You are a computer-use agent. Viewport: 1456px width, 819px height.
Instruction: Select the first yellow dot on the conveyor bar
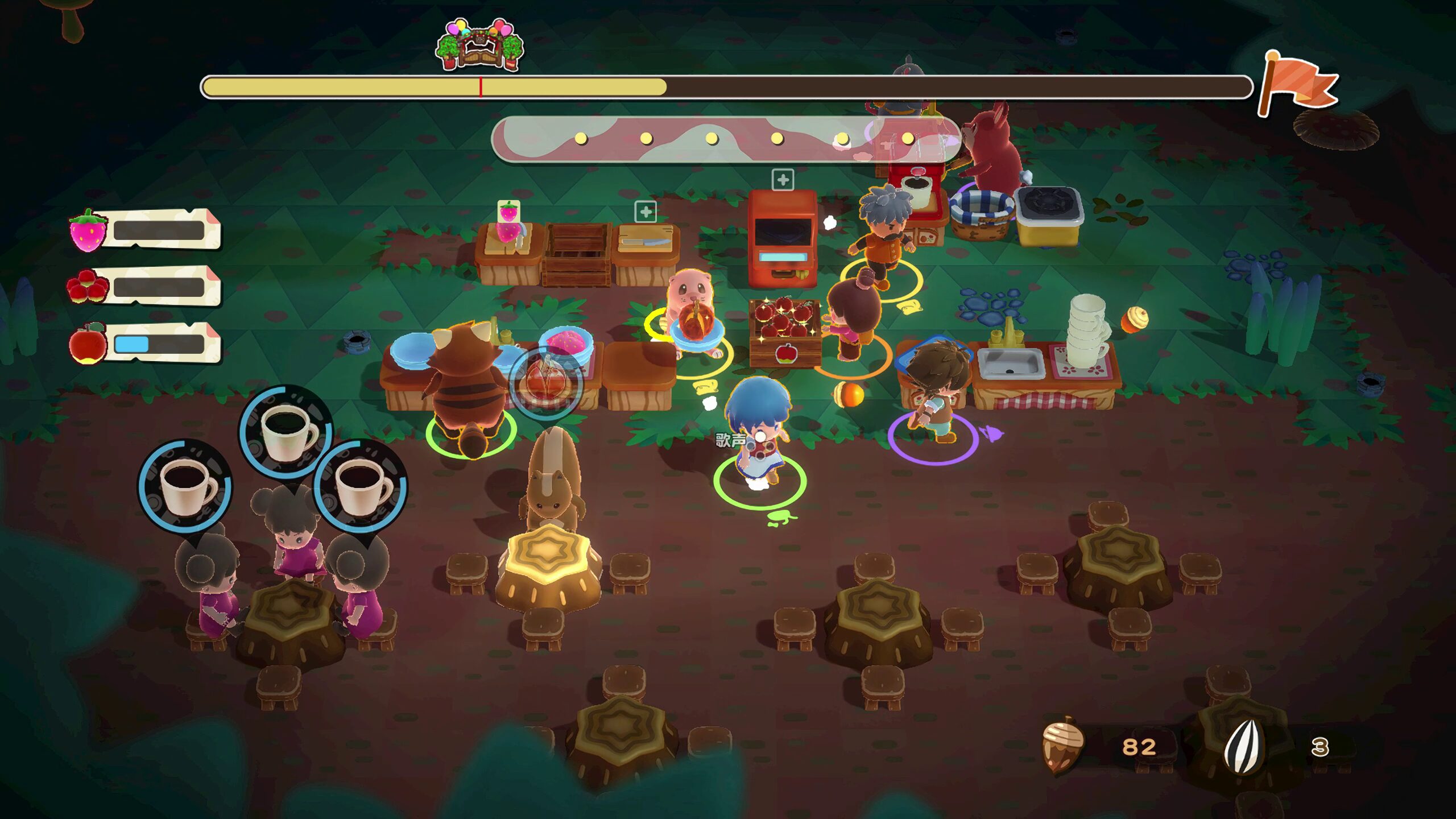click(581, 138)
